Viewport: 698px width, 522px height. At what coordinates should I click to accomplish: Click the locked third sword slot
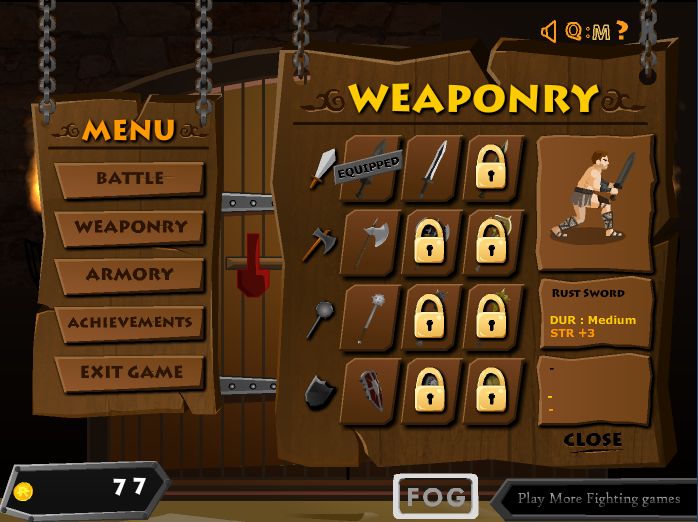coord(492,167)
